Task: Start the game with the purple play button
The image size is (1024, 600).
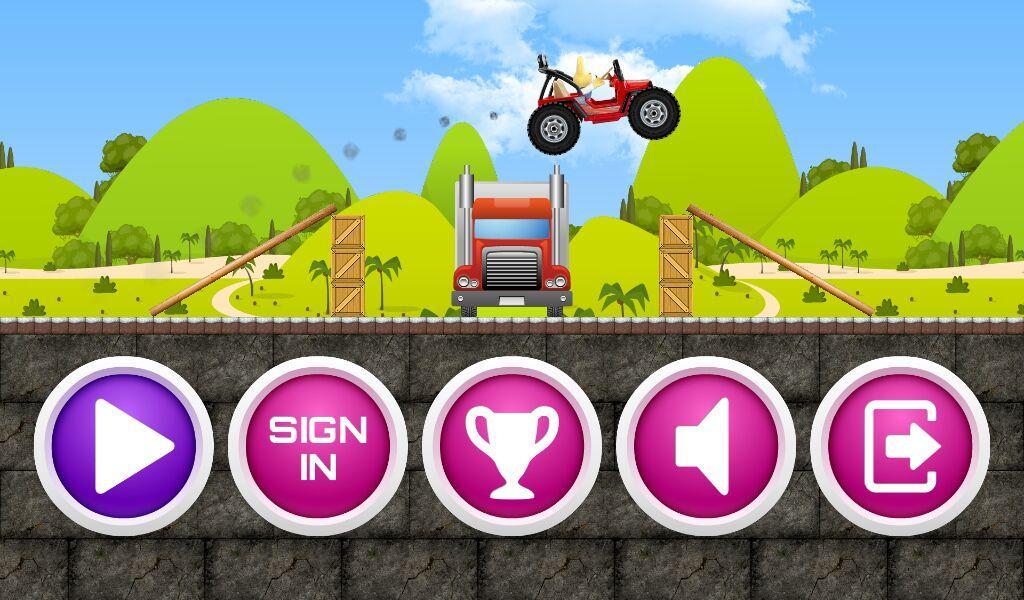Action: pos(124,446)
